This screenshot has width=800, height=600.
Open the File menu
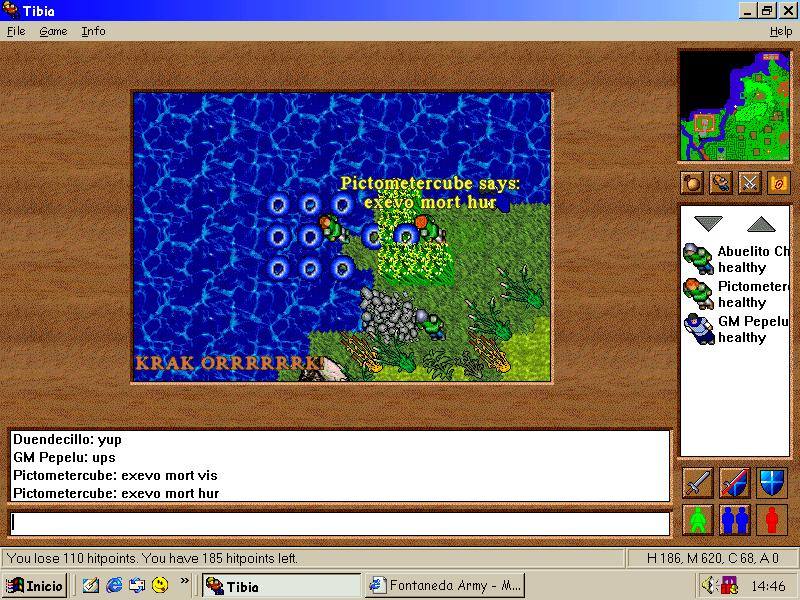click(16, 31)
